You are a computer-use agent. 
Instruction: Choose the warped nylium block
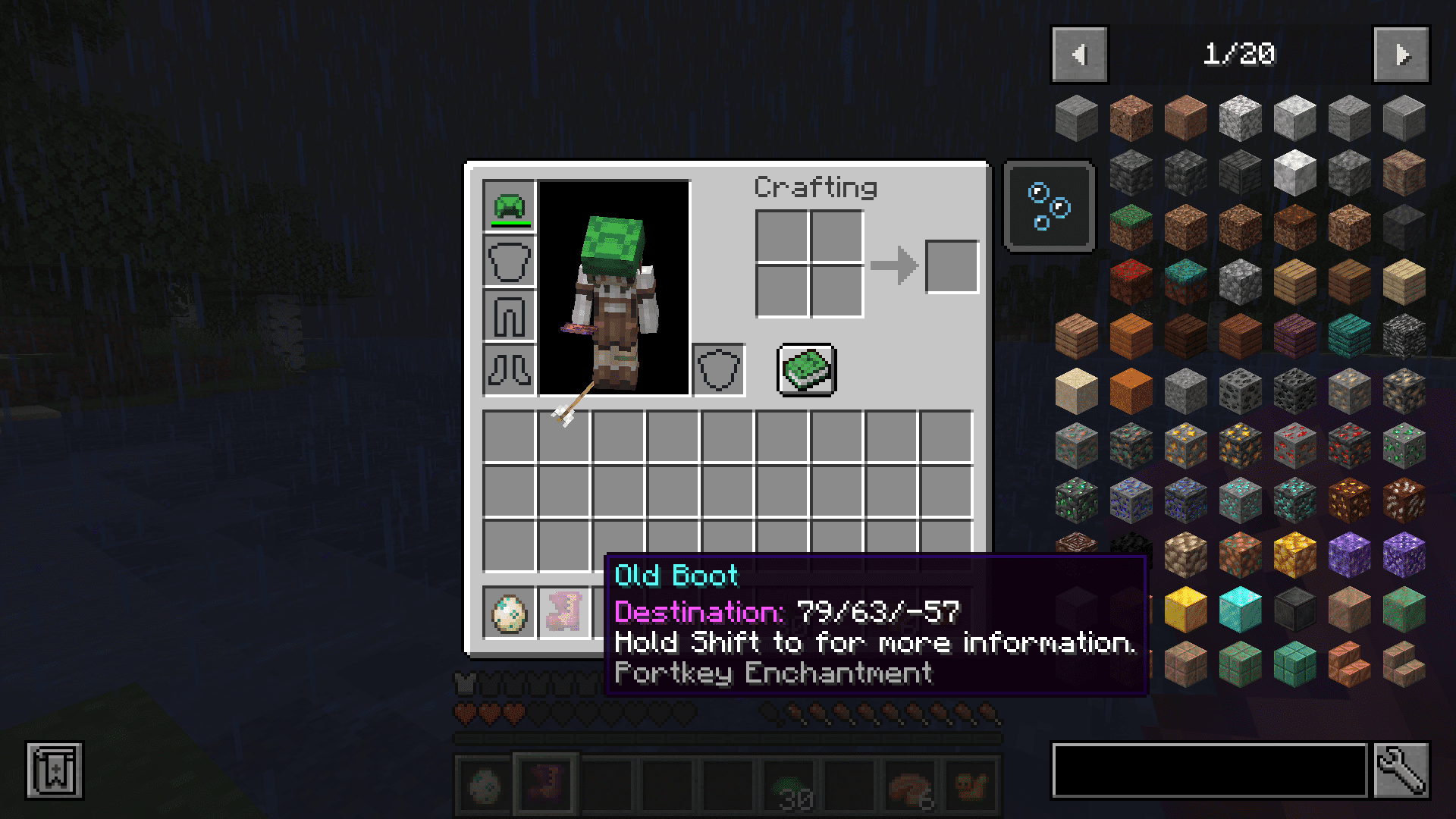[x=1185, y=282]
